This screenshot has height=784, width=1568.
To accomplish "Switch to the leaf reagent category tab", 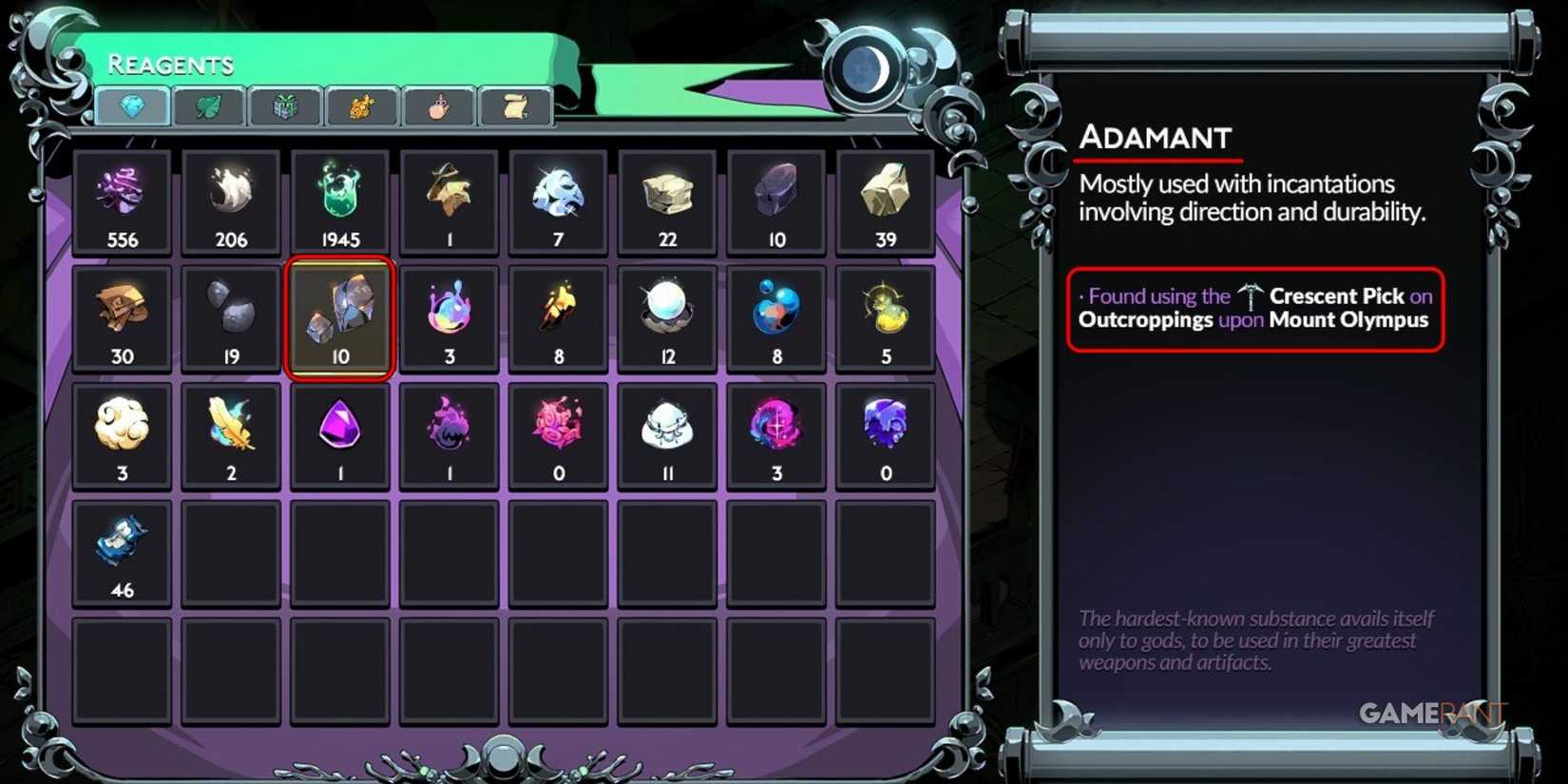I will point(209,107).
